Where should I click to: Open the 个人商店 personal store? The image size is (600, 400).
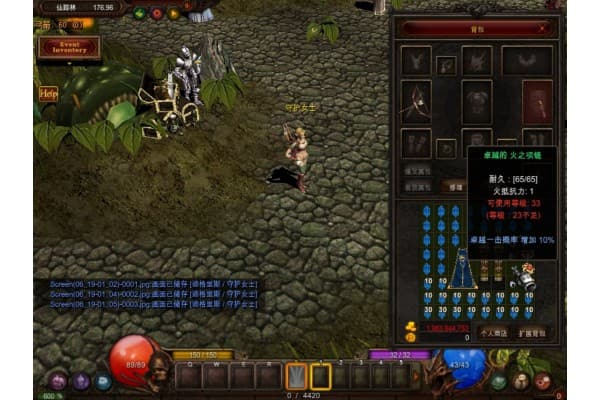[x=494, y=331]
